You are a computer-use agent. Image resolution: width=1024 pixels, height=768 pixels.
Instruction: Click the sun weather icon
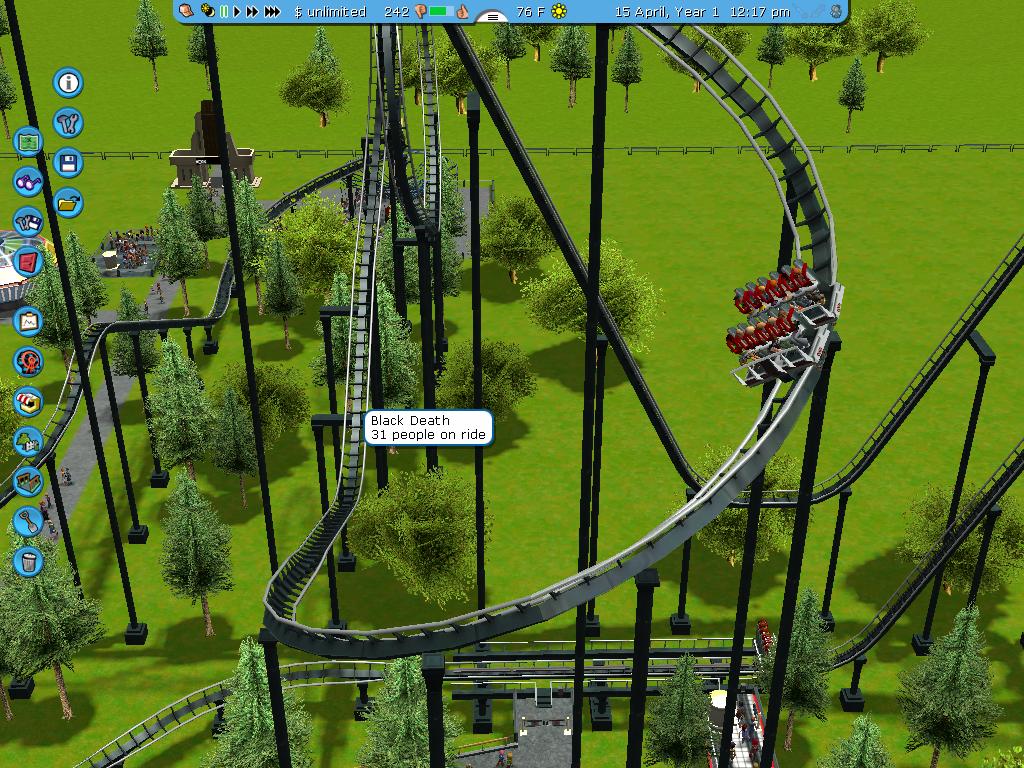(x=559, y=12)
